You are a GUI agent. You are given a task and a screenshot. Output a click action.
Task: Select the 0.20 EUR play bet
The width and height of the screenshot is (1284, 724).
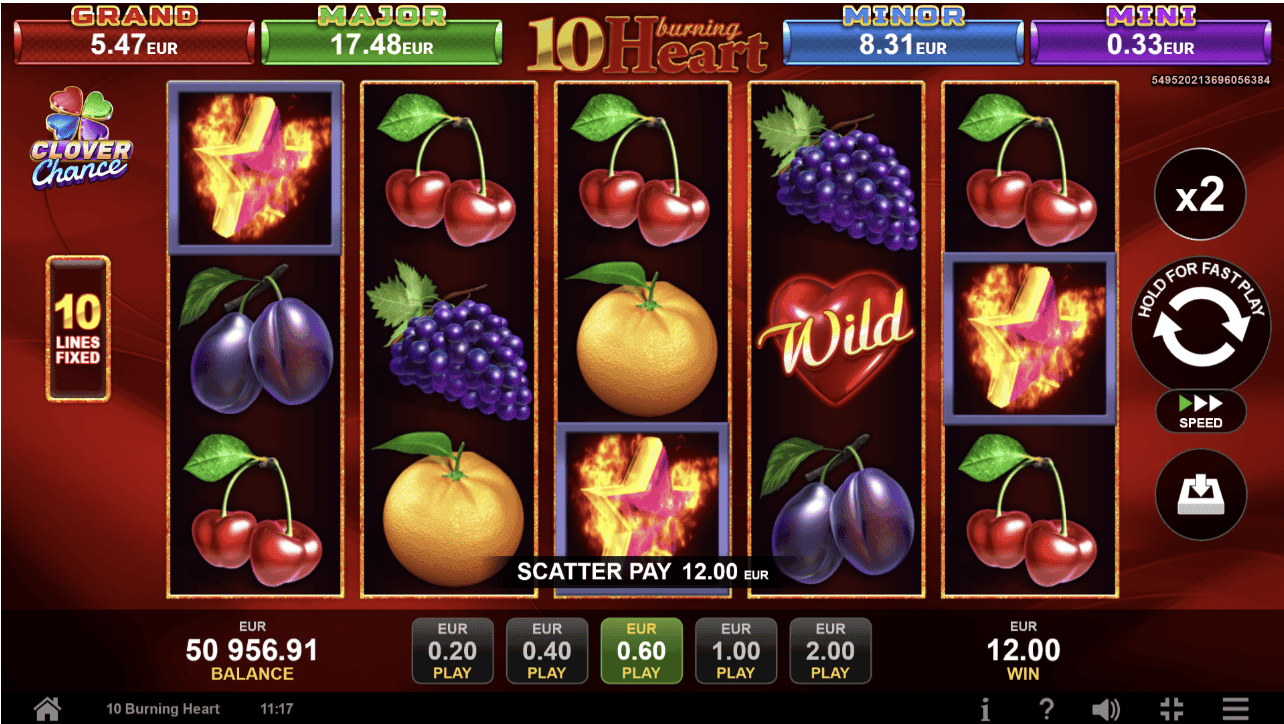(x=452, y=650)
